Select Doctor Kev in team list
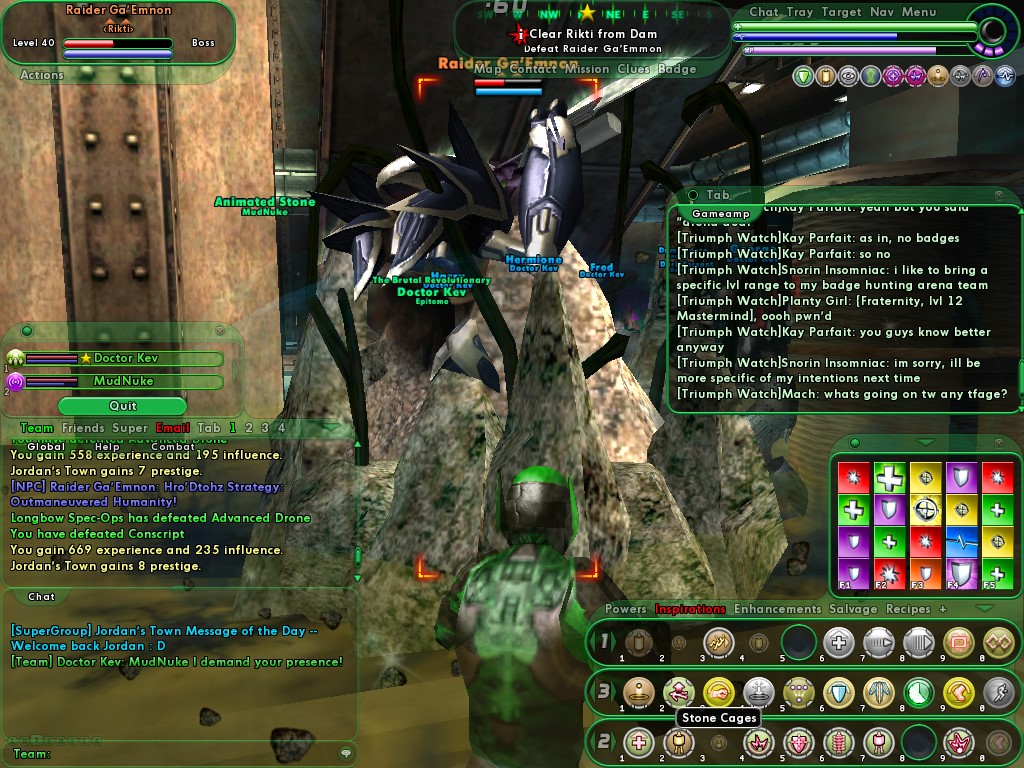The width and height of the screenshot is (1024, 768). coord(126,358)
